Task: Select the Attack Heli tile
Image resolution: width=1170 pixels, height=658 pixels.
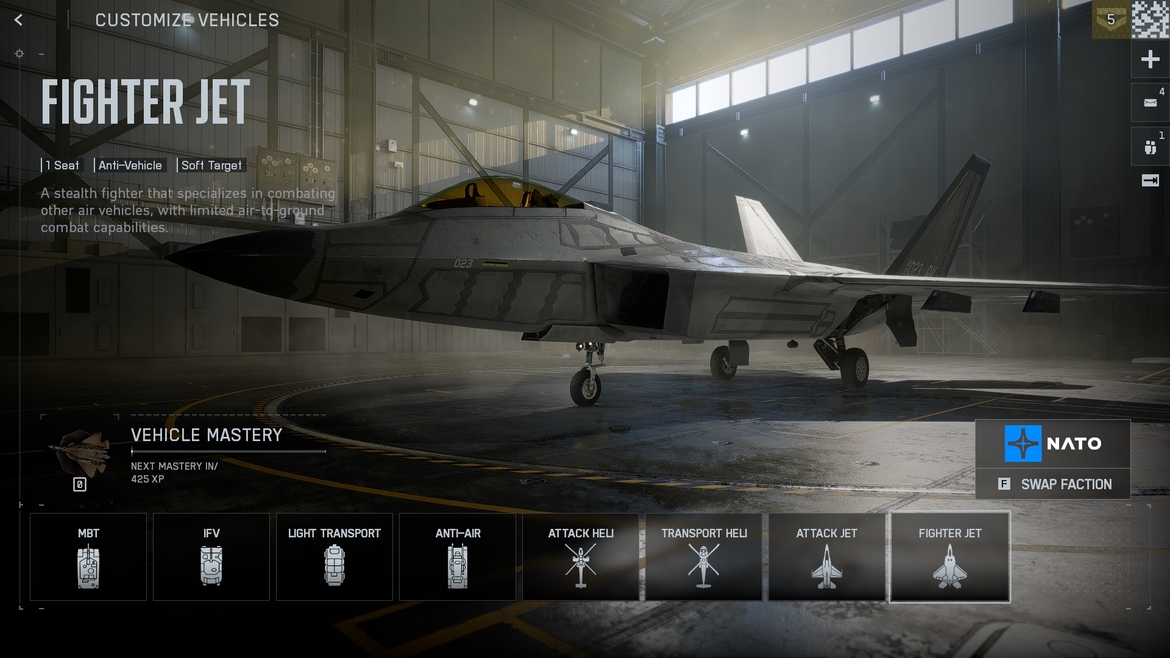Action: coord(580,557)
